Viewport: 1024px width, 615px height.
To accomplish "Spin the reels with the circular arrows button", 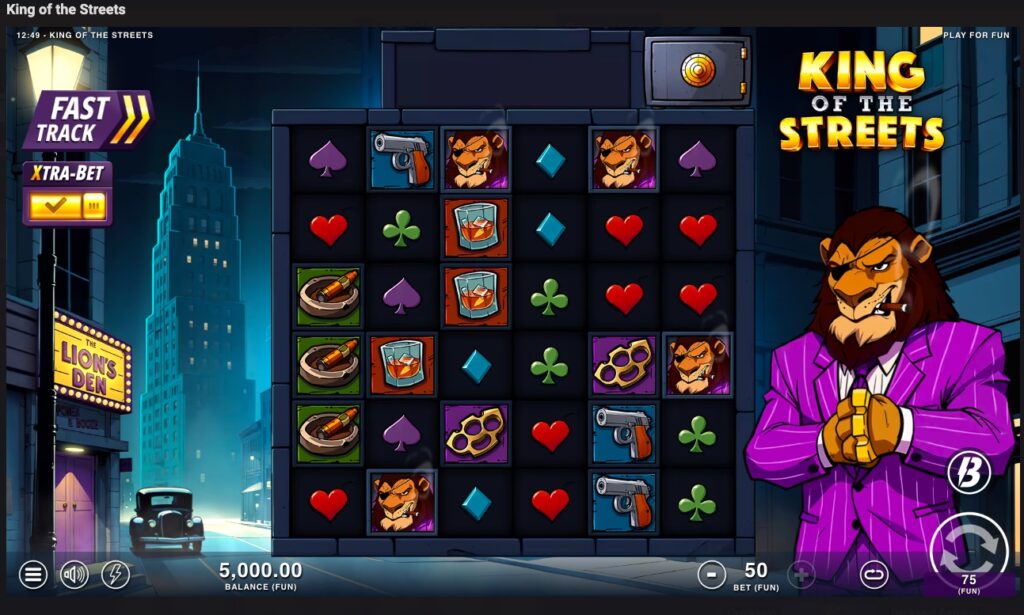I will tap(968, 548).
